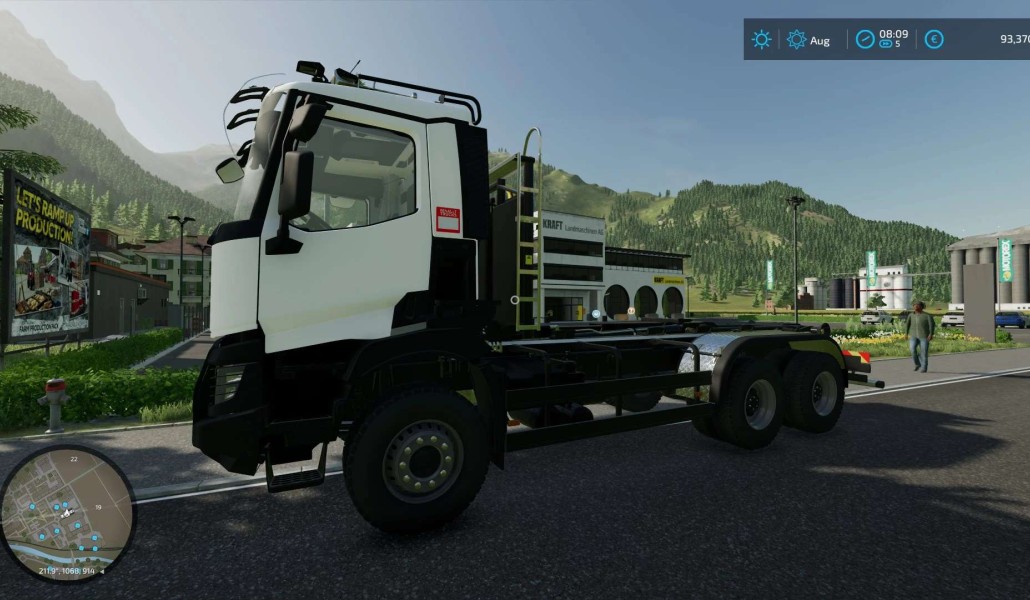The image size is (1030, 600).
Task: Click the sun weather forecast icon
Action: pos(762,40)
